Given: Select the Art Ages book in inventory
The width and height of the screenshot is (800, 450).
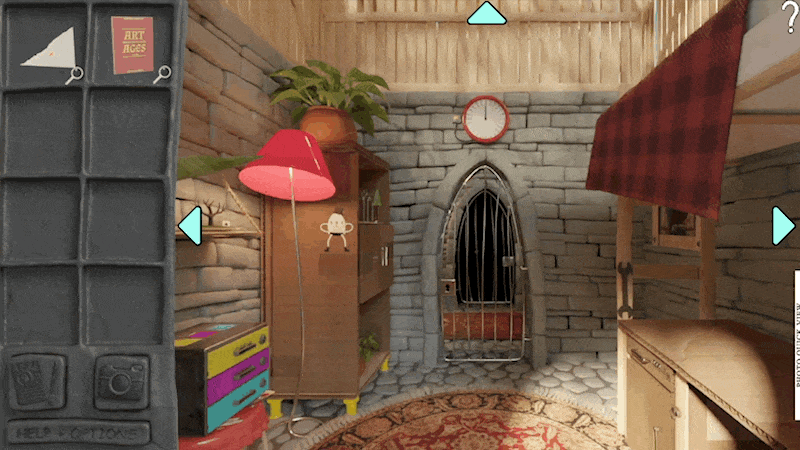Looking at the screenshot, I should (x=131, y=45).
